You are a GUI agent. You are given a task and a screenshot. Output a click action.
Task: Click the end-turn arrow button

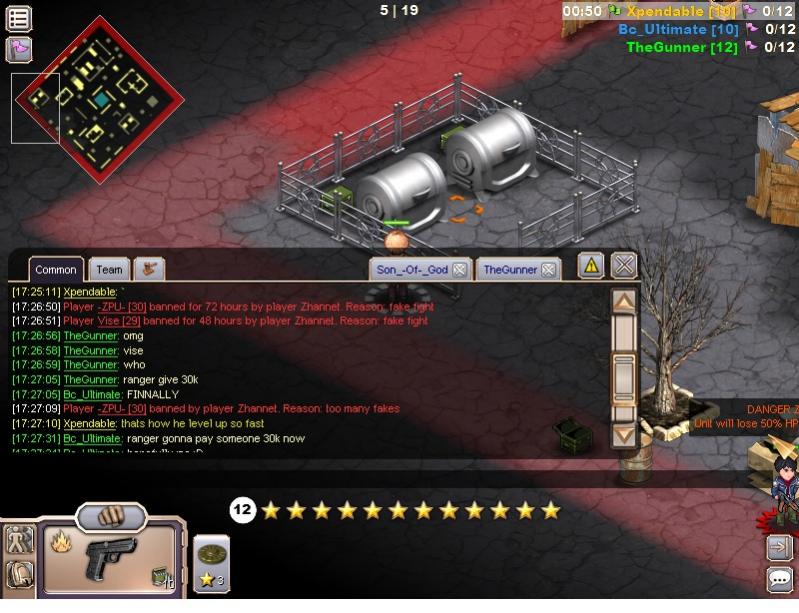pos(779,547)
